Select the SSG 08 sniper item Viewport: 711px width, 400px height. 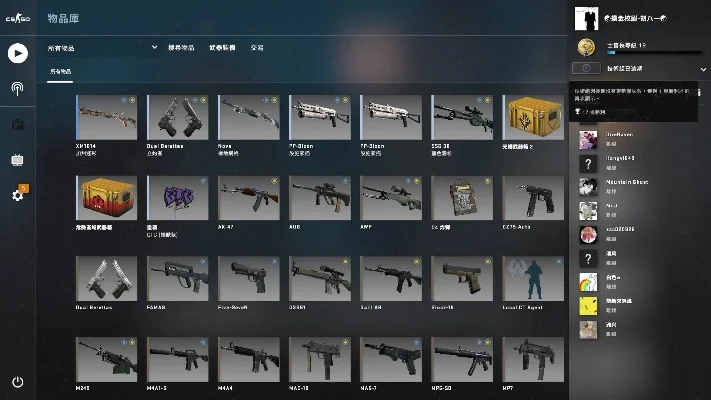[460, 120]
